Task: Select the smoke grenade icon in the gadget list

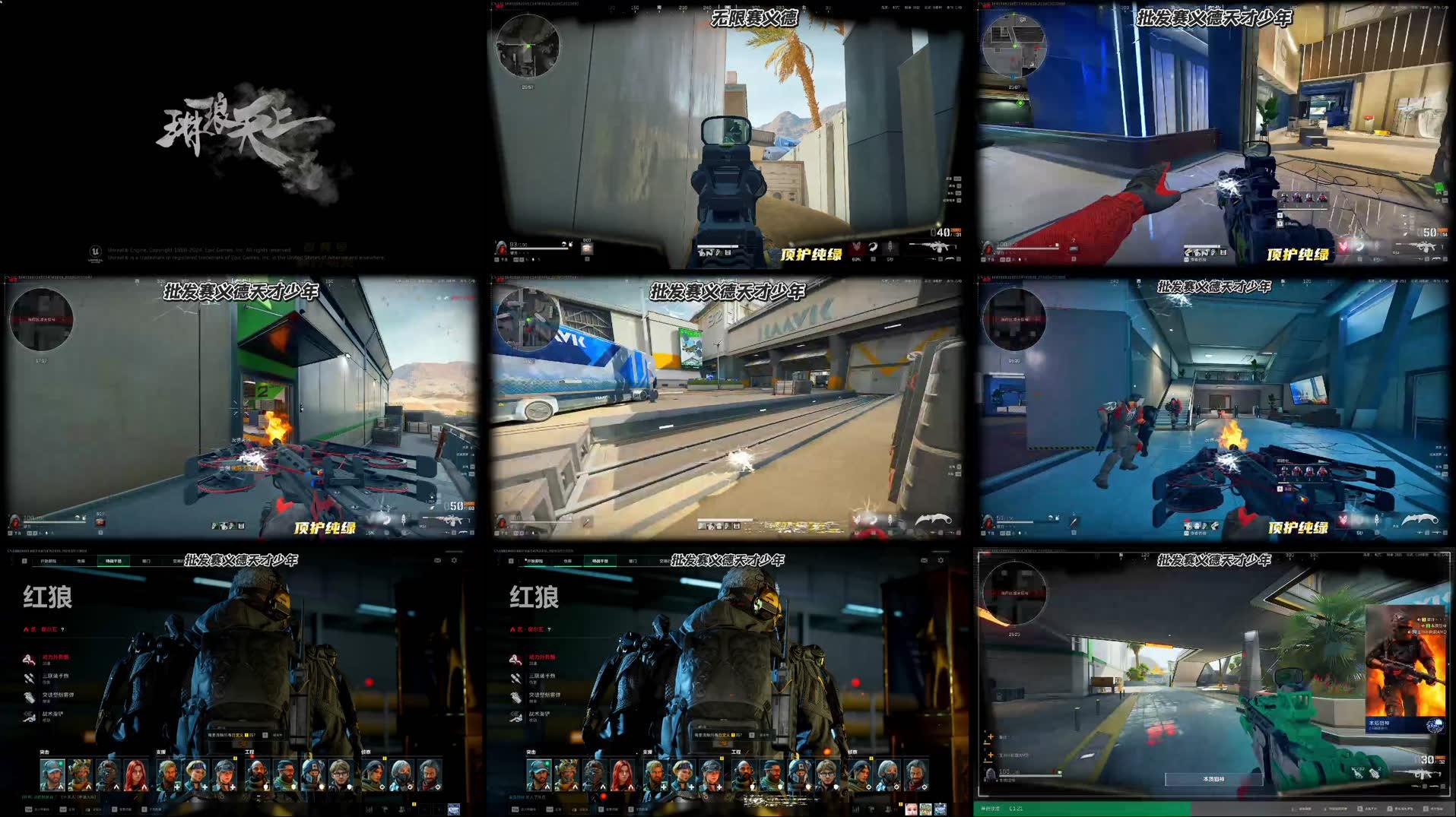Action: pyautogui.click(x=29, y=697)
